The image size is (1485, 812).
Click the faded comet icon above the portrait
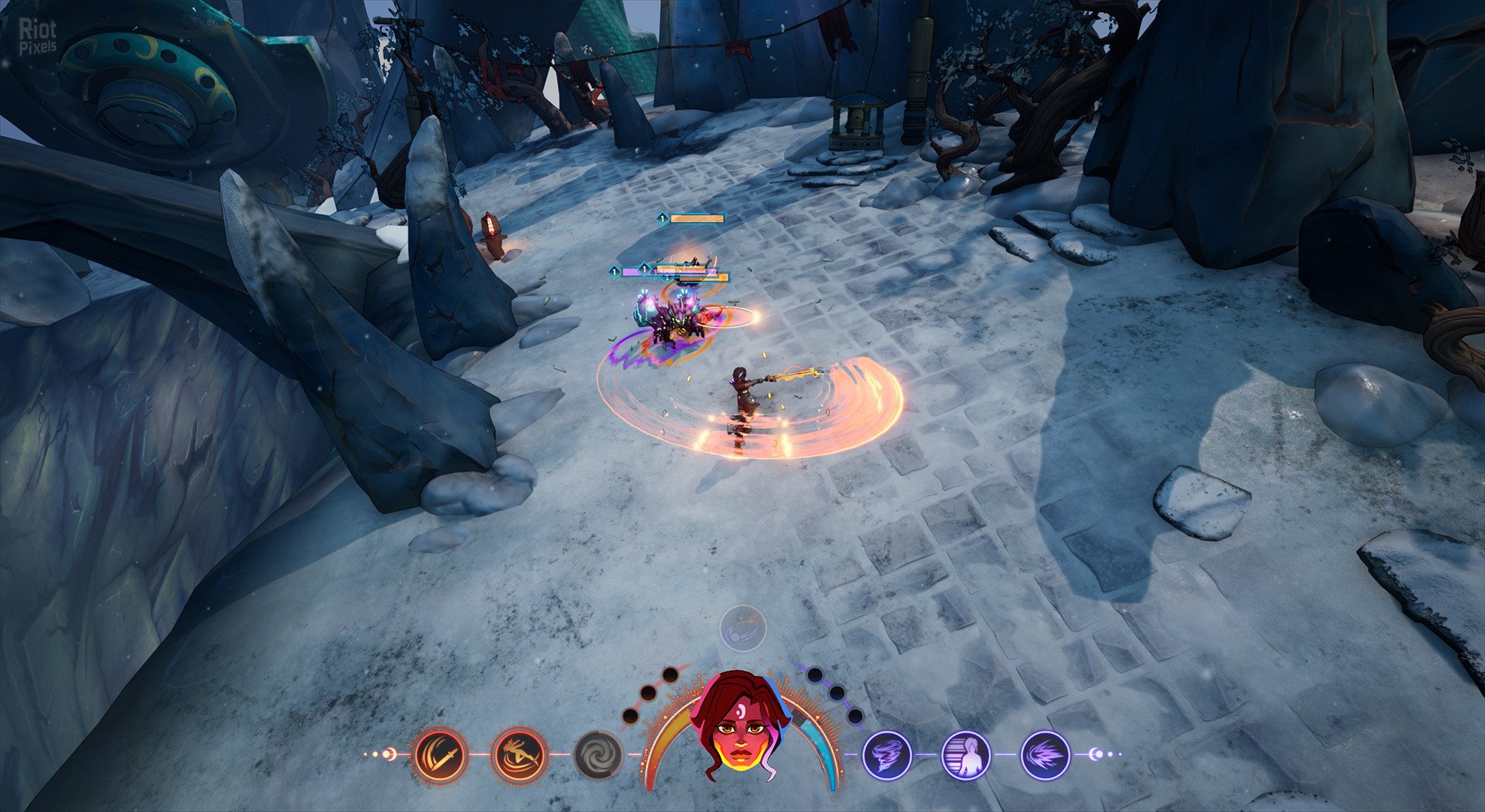pos(743,629)
